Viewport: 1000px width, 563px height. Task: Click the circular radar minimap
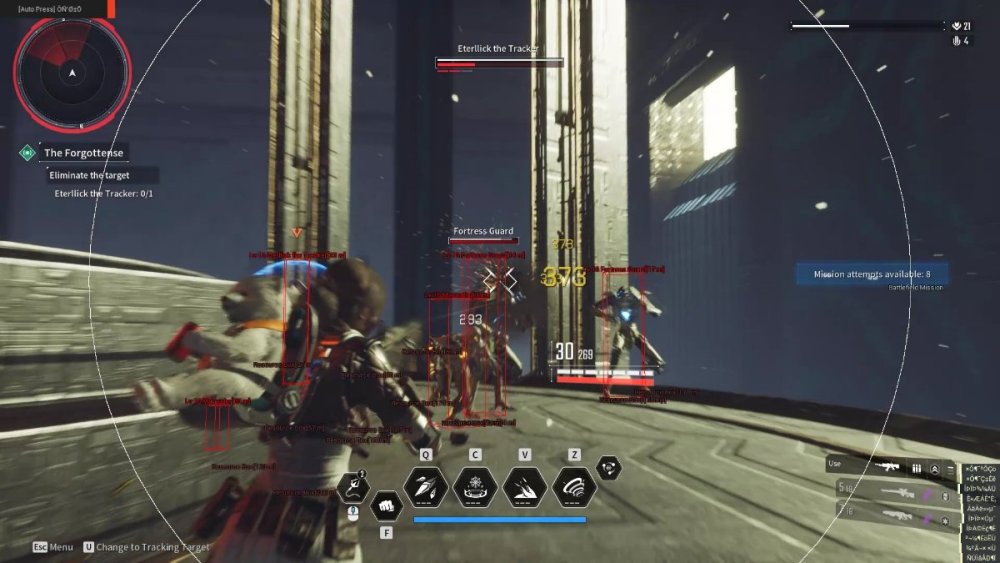pyautogui.click(x=72, y=71)
